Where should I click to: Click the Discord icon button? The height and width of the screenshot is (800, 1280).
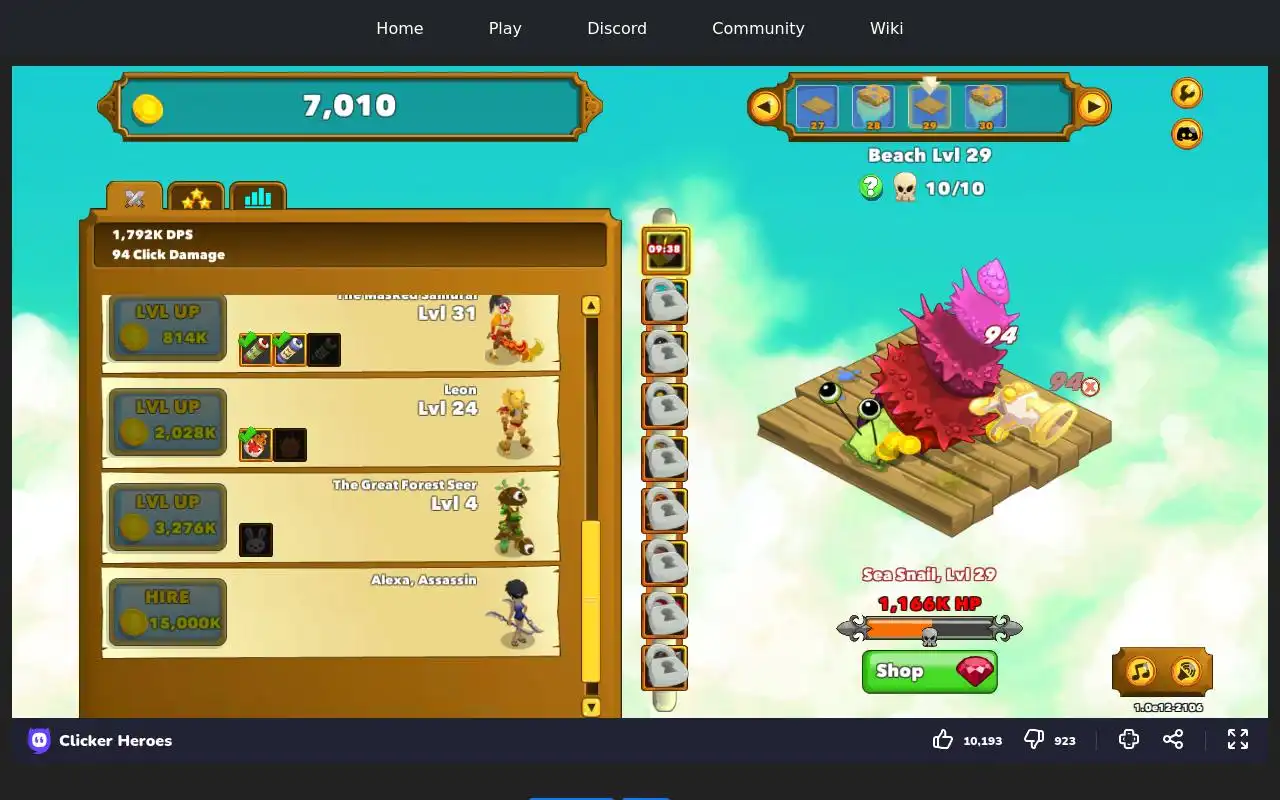pyautogui.click(x=1186, y=134)
